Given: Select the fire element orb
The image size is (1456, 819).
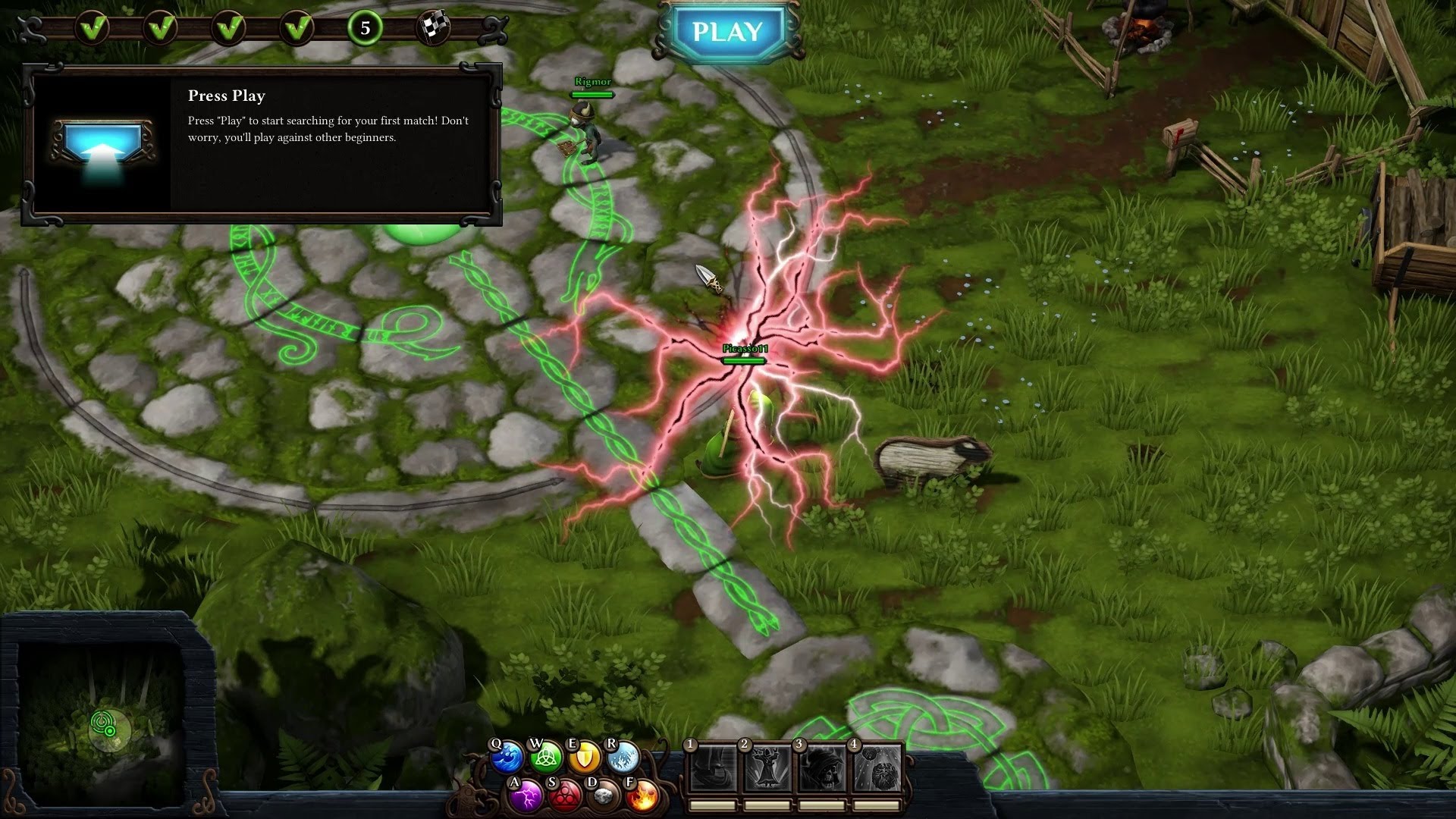Looking at the screenshot, I should point(642,796).
